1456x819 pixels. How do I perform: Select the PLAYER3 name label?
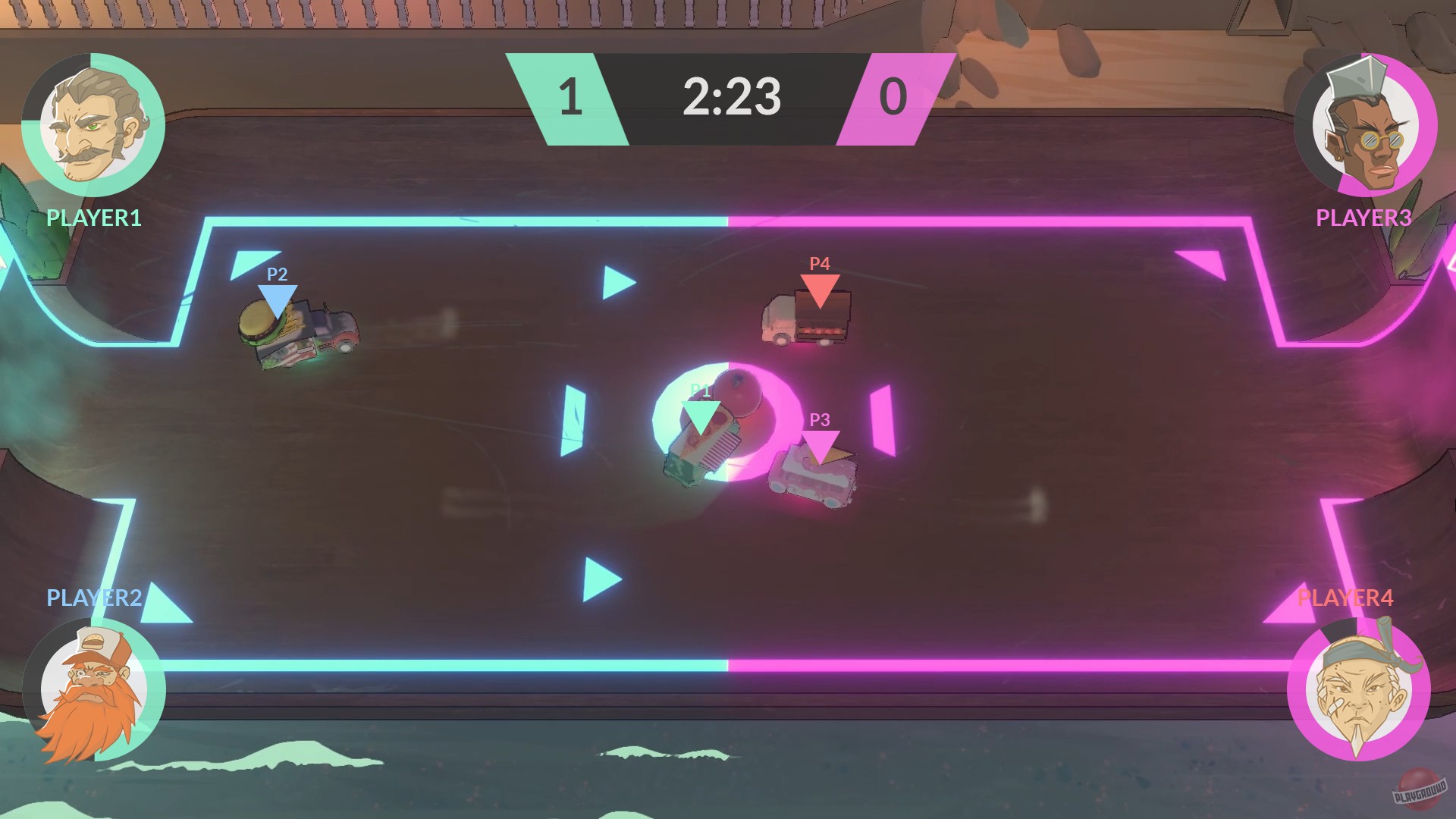[1363, 218]
